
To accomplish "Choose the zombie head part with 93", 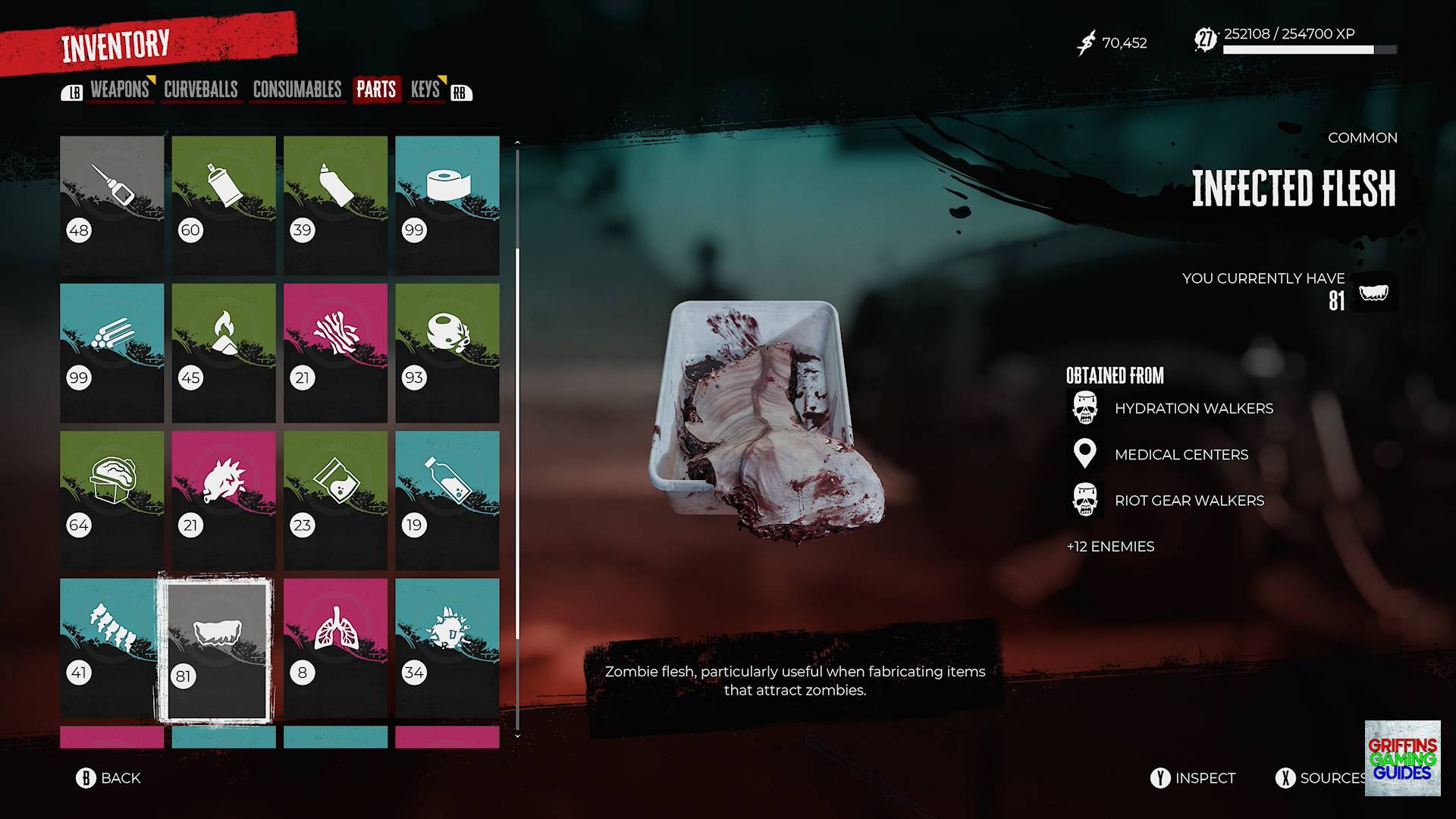I will pos(447,353).
